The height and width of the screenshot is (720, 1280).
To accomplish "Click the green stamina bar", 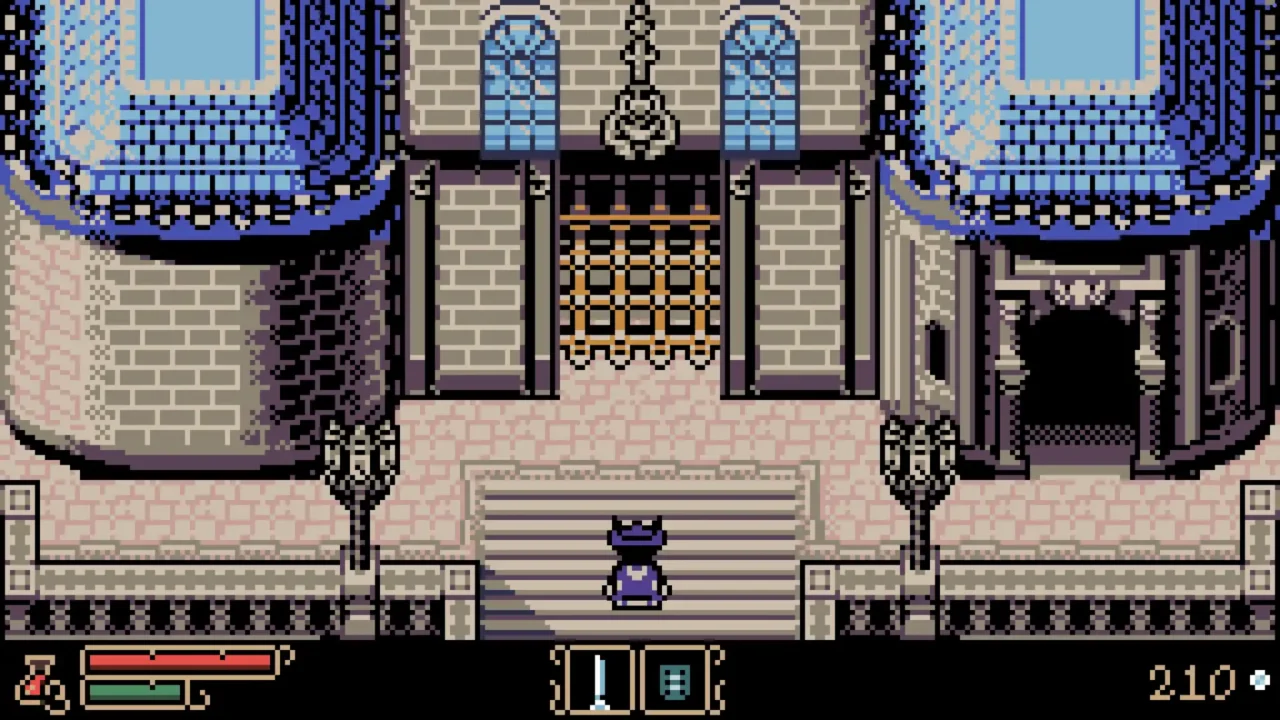I will 135,692.
